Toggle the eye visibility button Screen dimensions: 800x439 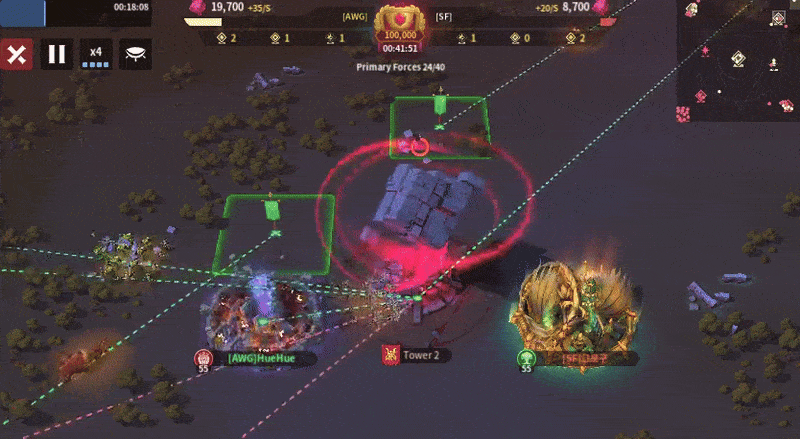[x=135, y=54]
